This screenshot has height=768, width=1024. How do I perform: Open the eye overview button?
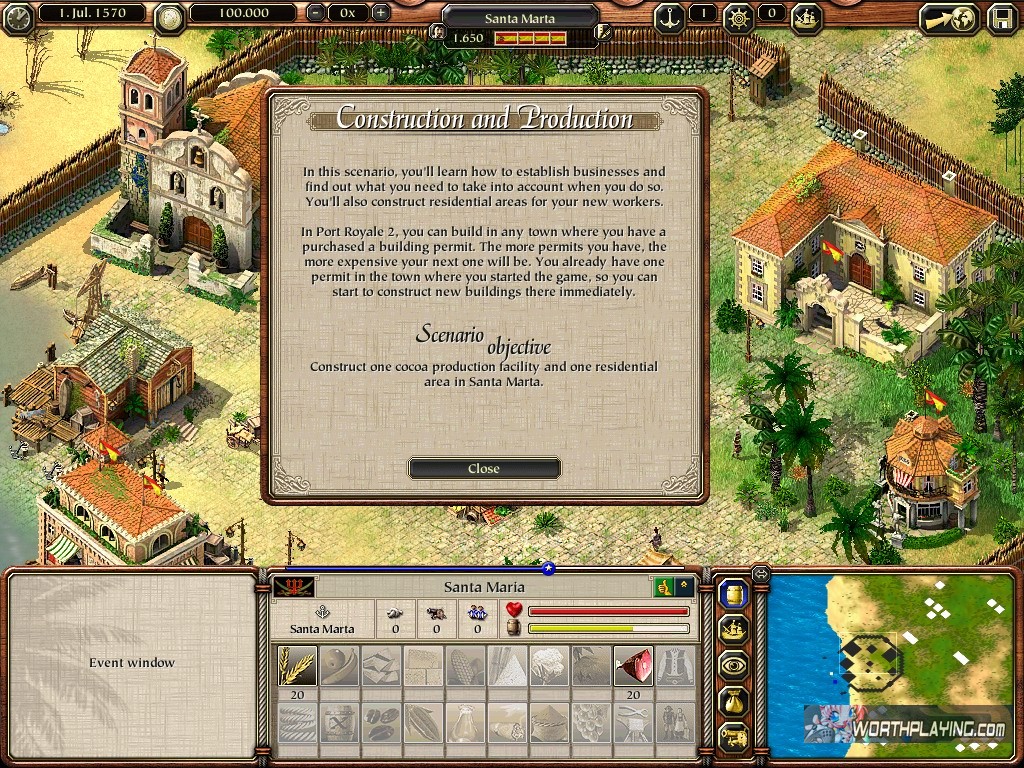[x=733, y=665]
